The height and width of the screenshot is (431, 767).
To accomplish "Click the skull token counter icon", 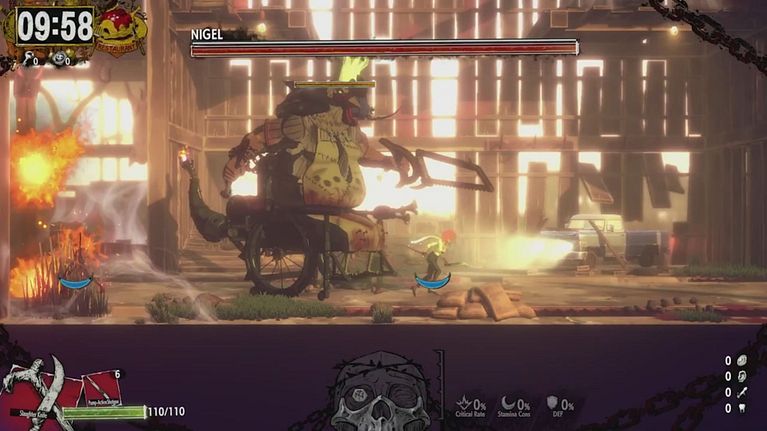I will click(59, 59).
